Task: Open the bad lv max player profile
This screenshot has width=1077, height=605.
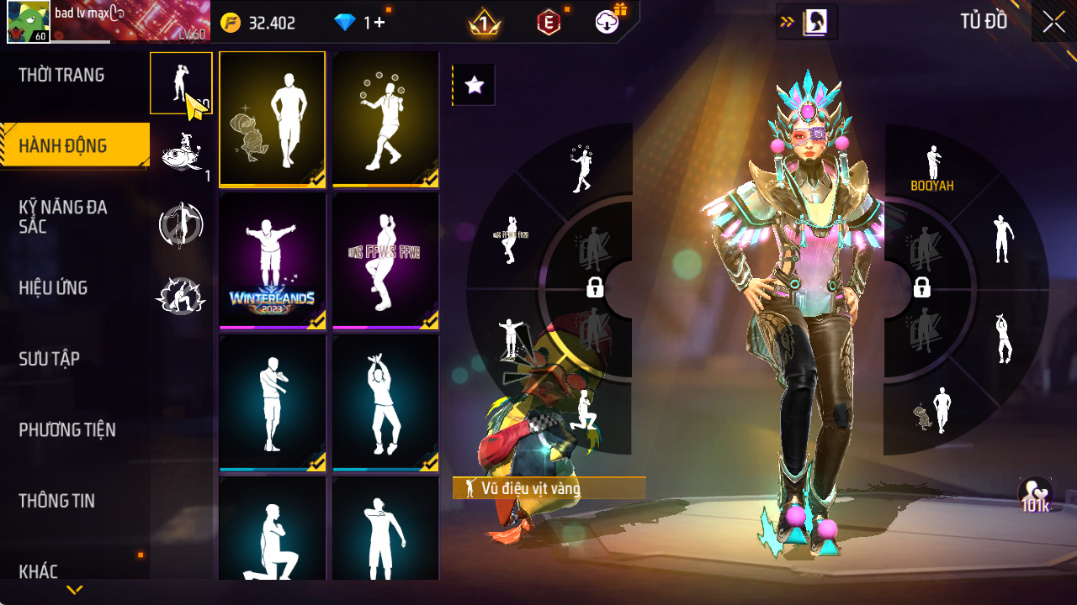Action: click(28, 22)
